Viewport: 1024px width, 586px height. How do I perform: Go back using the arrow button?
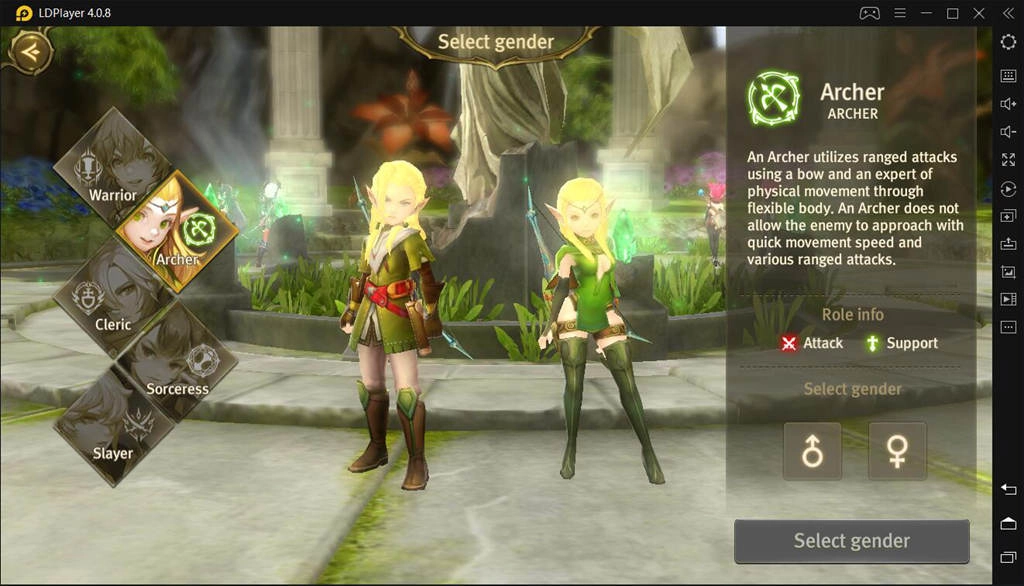coord(30,51)
